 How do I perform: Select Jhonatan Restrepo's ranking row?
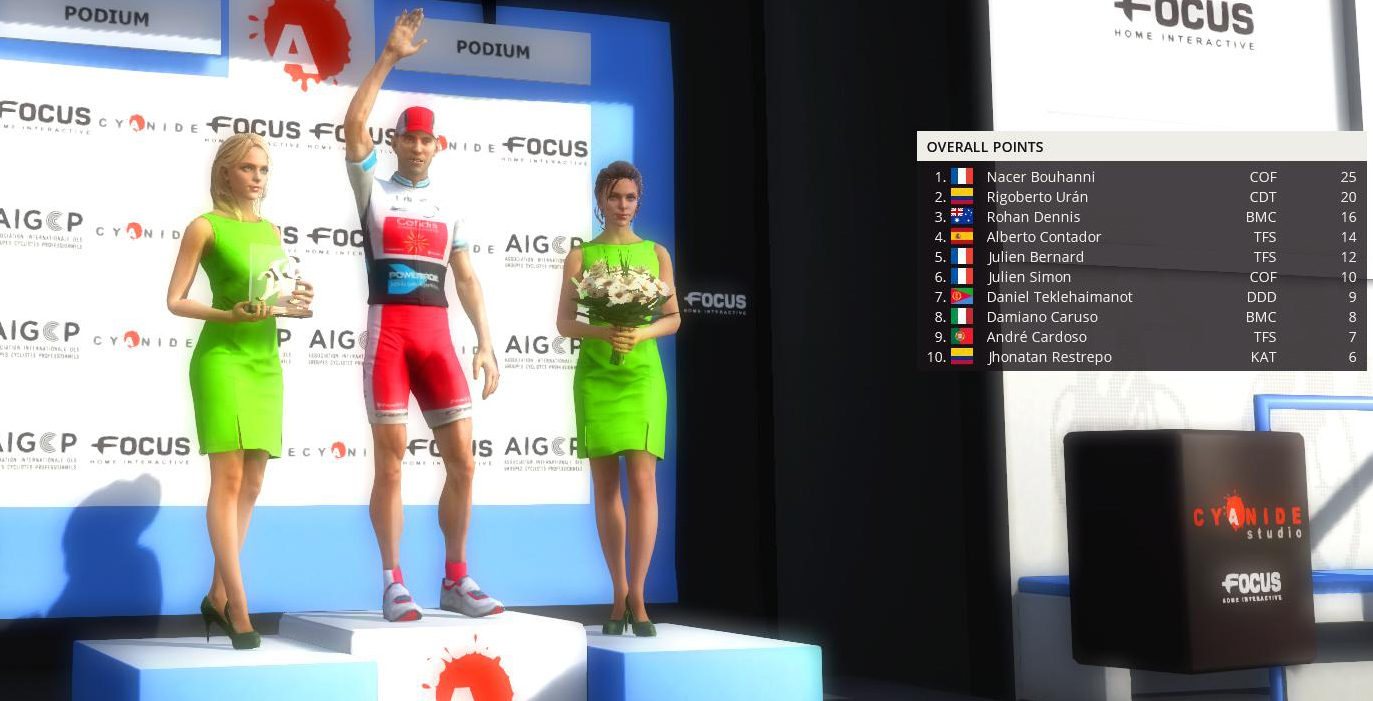(1049, 357)
